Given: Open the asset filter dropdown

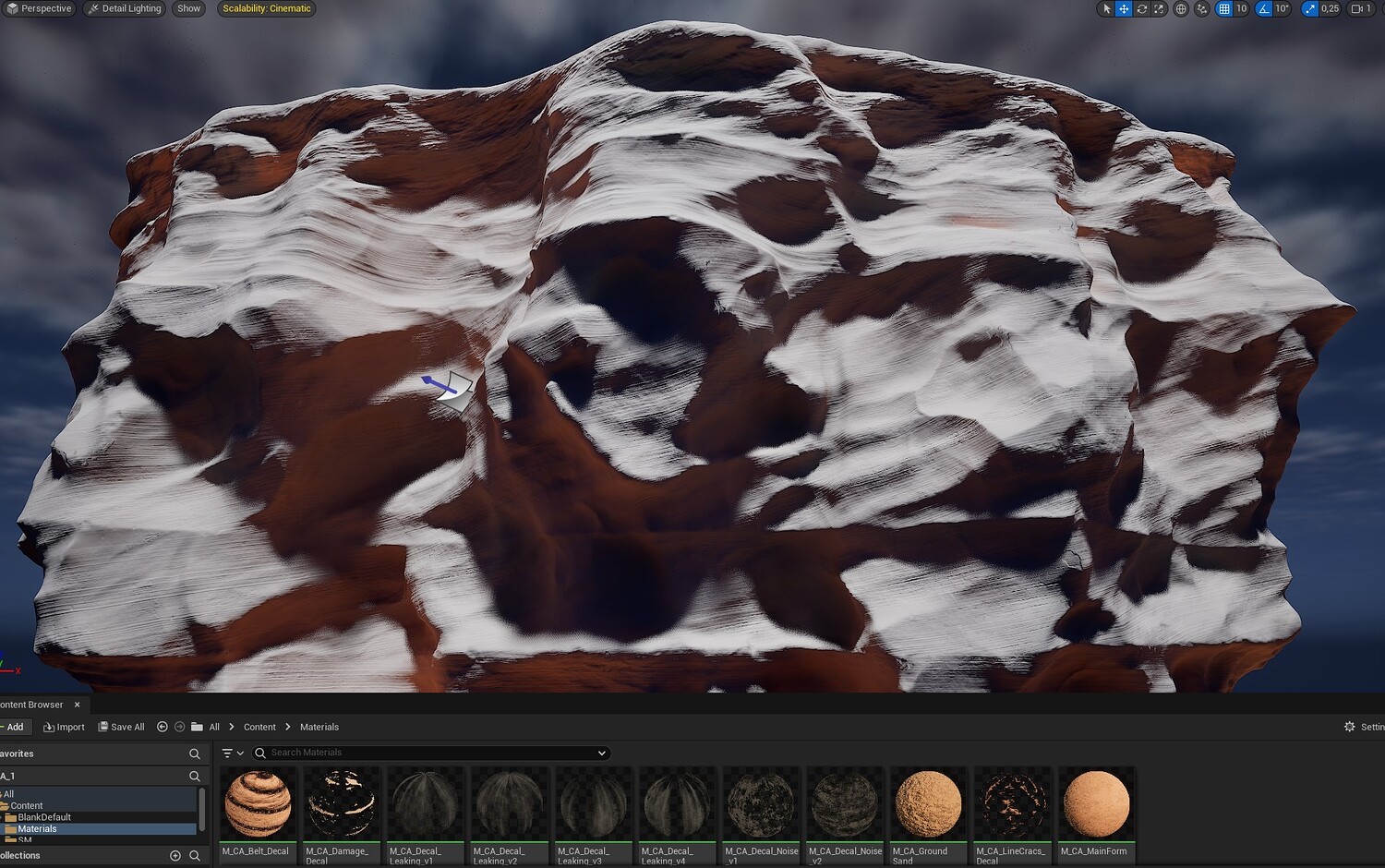Looking at the screenshot, I should tap(233, 753).
